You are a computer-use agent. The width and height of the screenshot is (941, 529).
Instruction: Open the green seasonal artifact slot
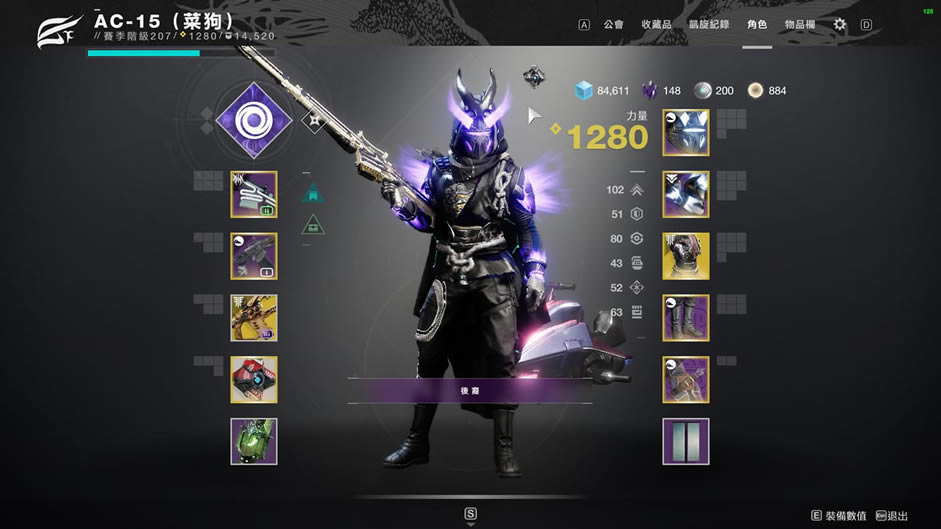254,442
